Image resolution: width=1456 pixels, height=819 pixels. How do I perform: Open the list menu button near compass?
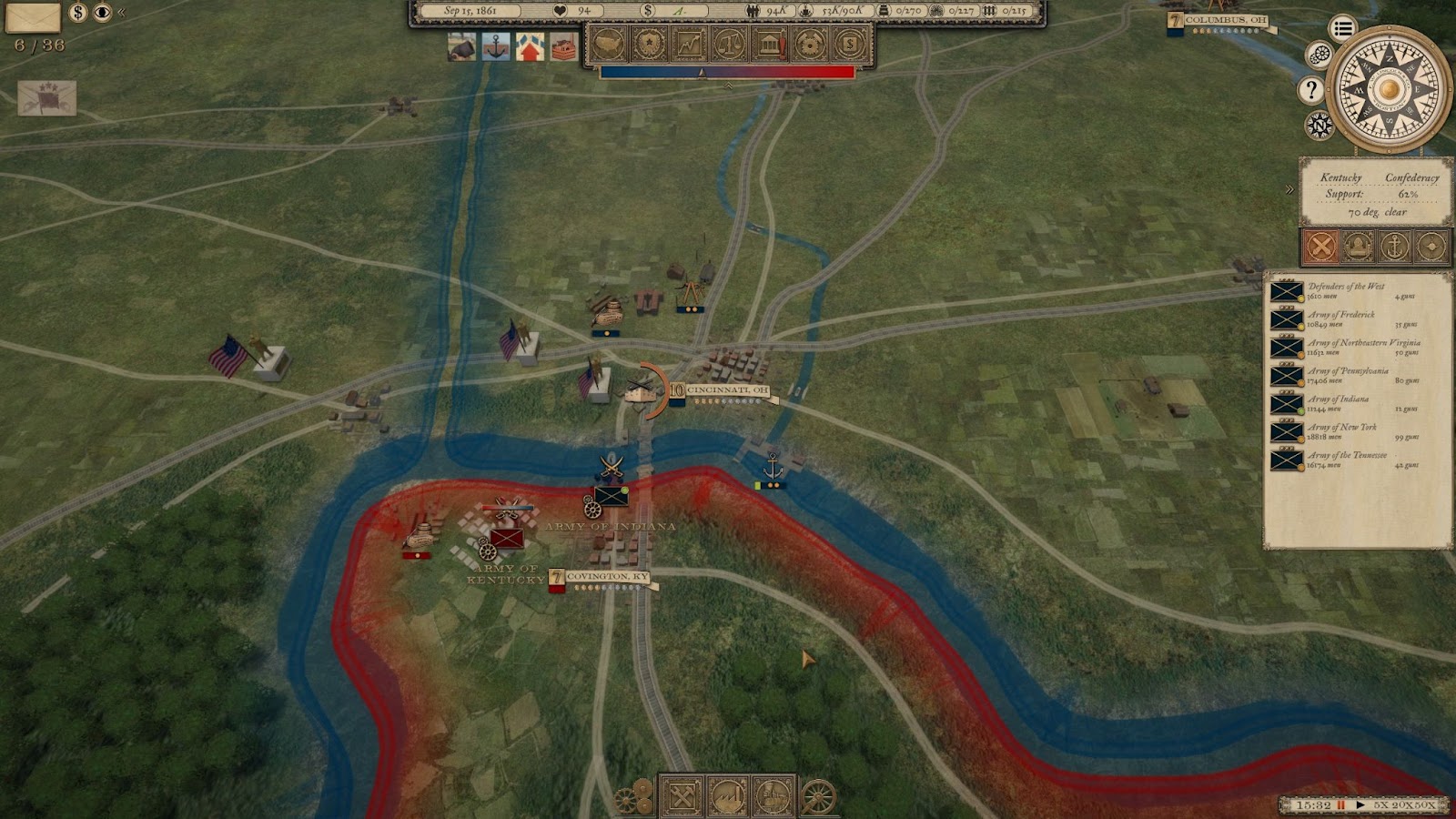tap(1342, 28)
